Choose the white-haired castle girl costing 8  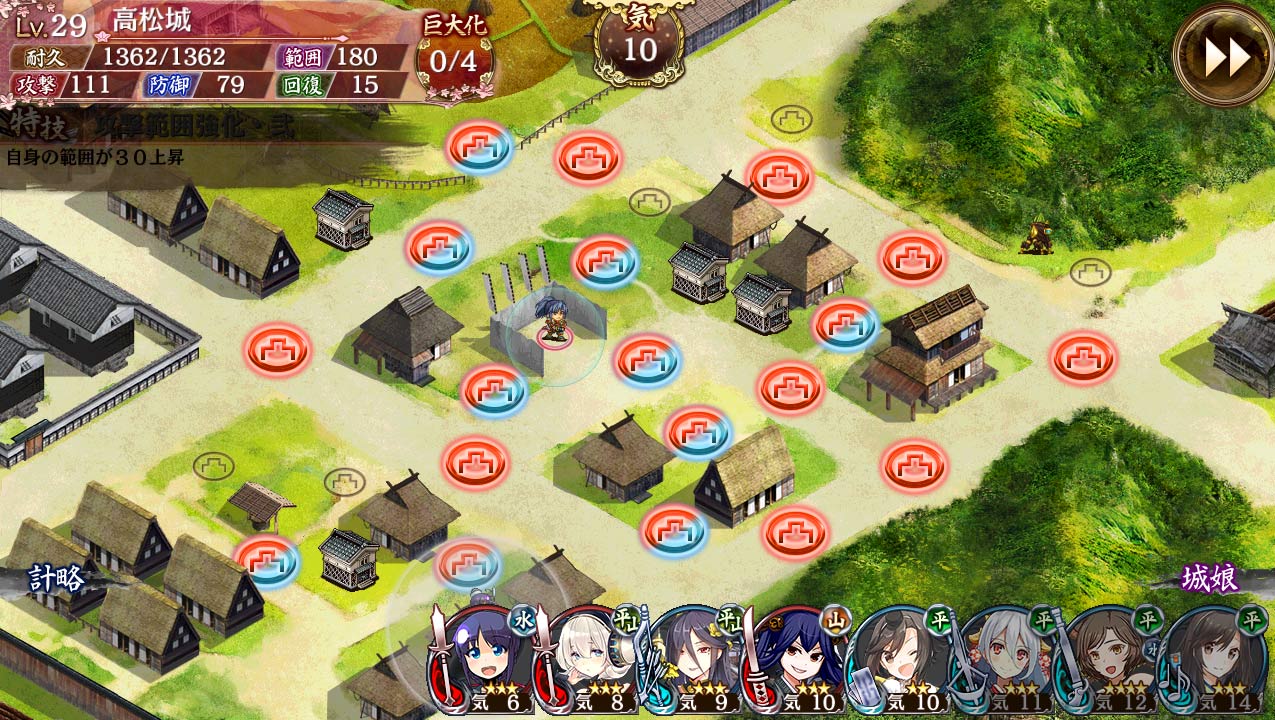coord(590,660)
